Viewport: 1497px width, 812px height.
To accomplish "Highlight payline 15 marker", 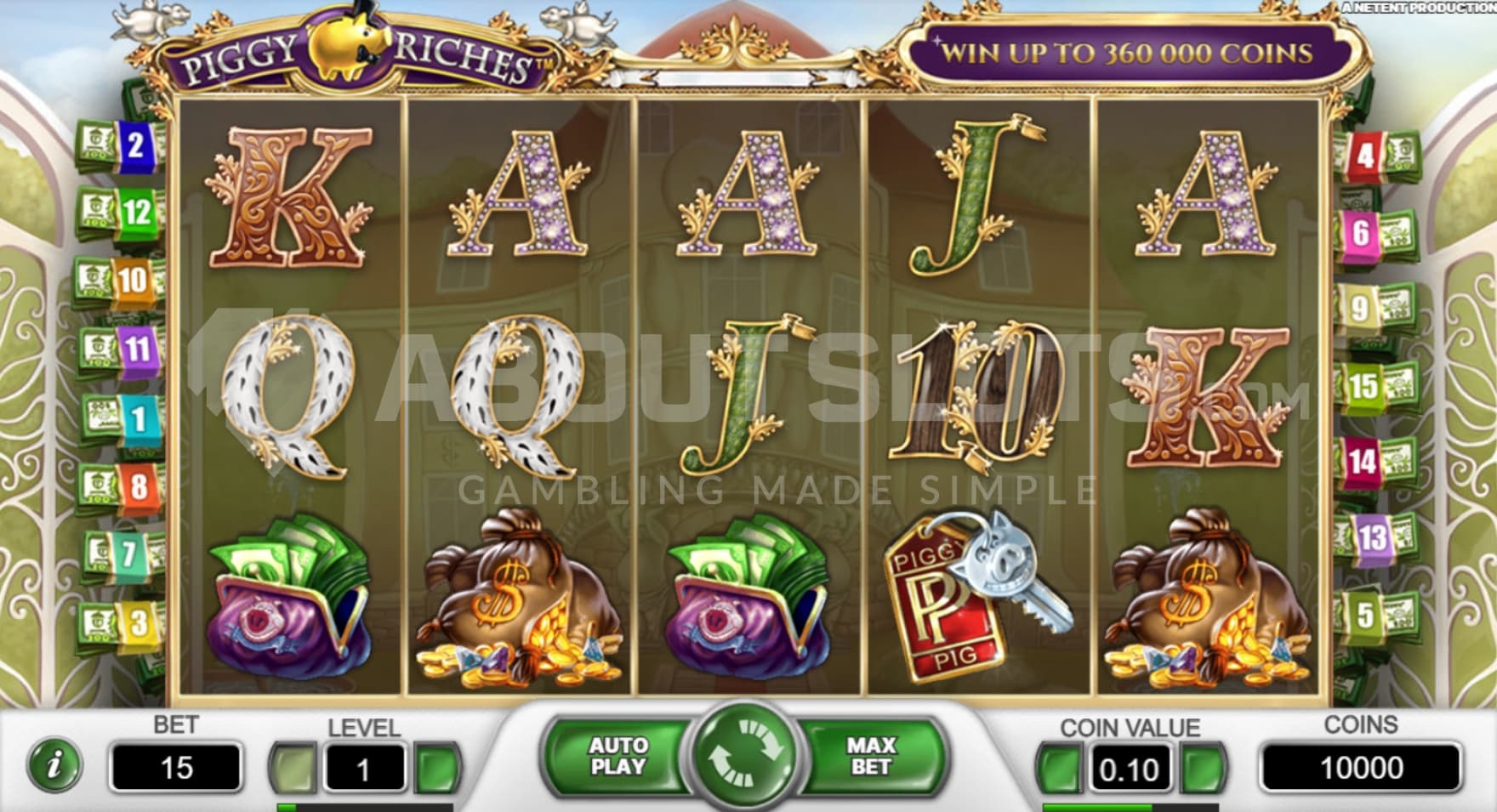I will (1363, 386).
